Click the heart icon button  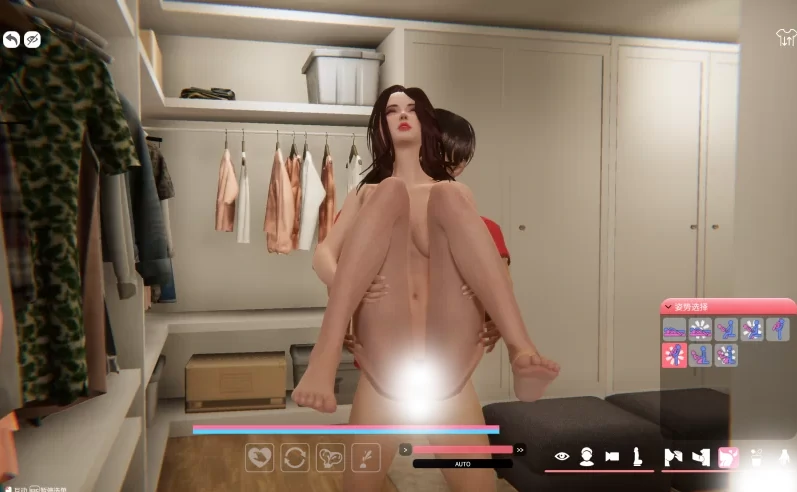[x=260, y=457]
